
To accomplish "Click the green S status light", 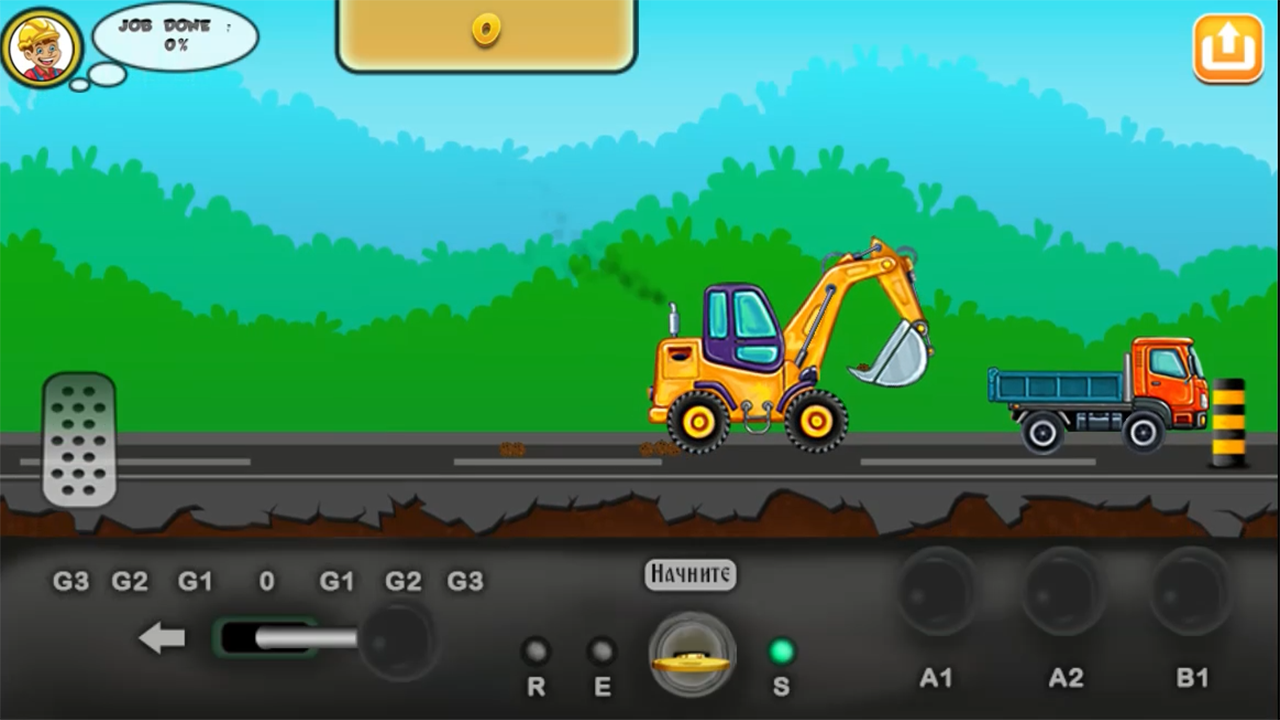I will pyautogui.click(x=782, y=650).
